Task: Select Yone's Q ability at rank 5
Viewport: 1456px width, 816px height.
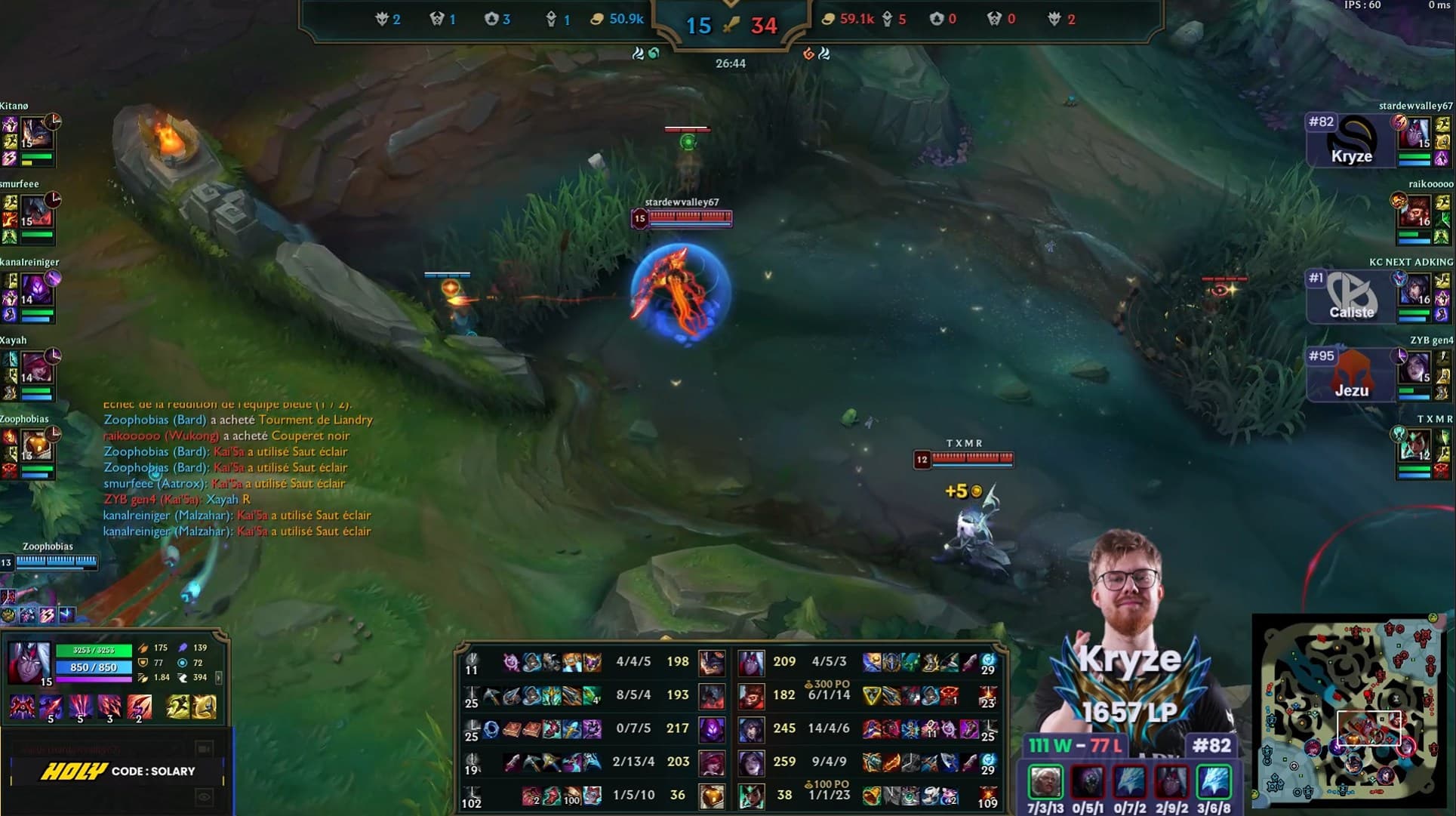Action: [x=51, y=707]
